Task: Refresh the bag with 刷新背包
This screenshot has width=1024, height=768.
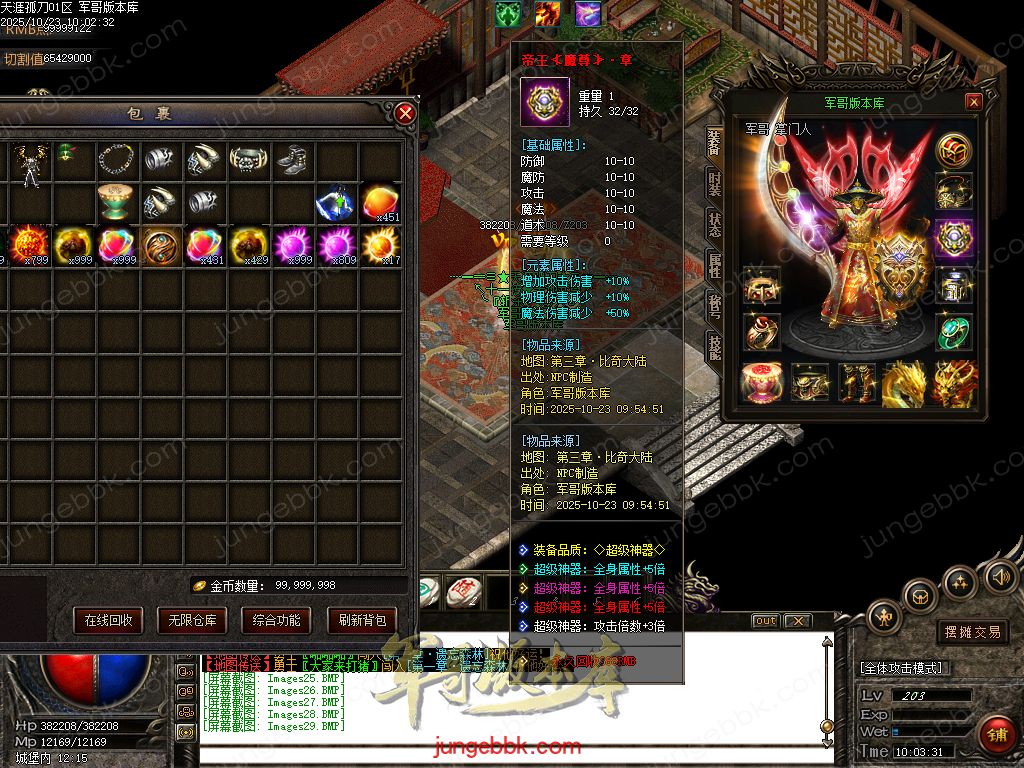Action: pos(361,620)
